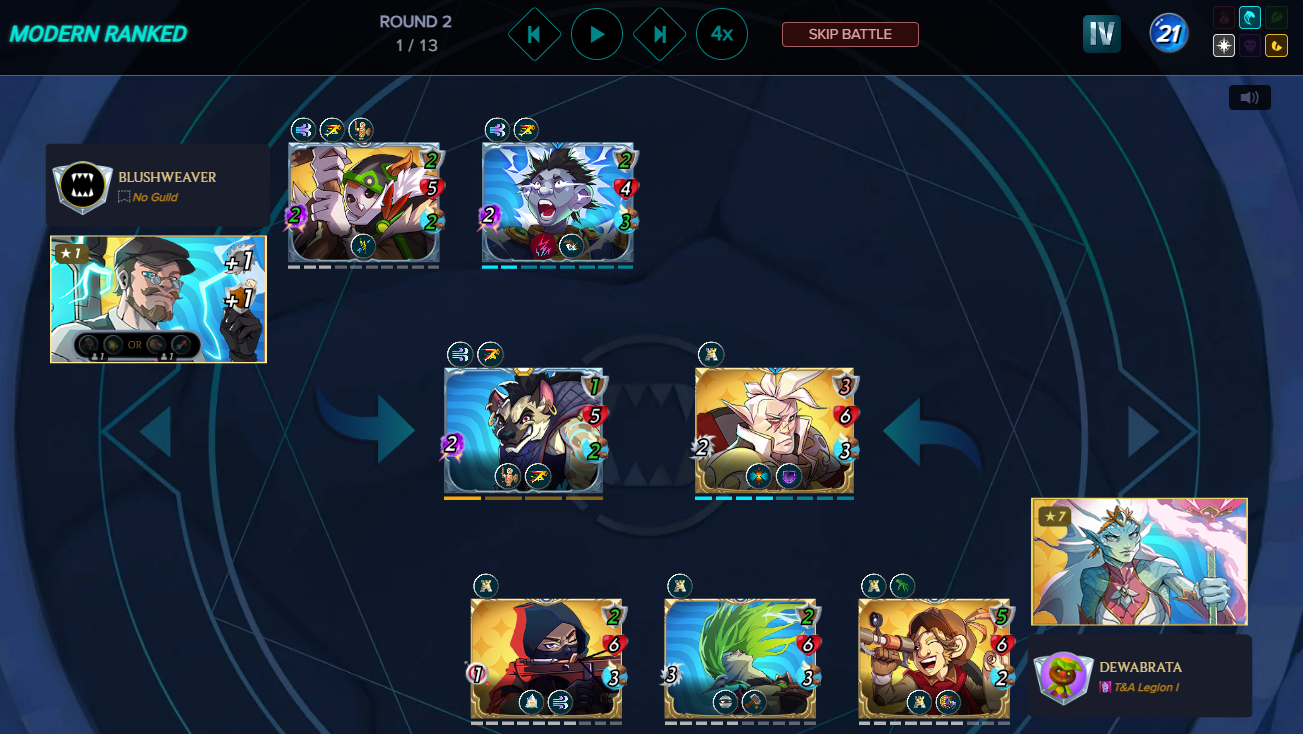
Task: Show the mana cap 21 details
Action: 1168,34
